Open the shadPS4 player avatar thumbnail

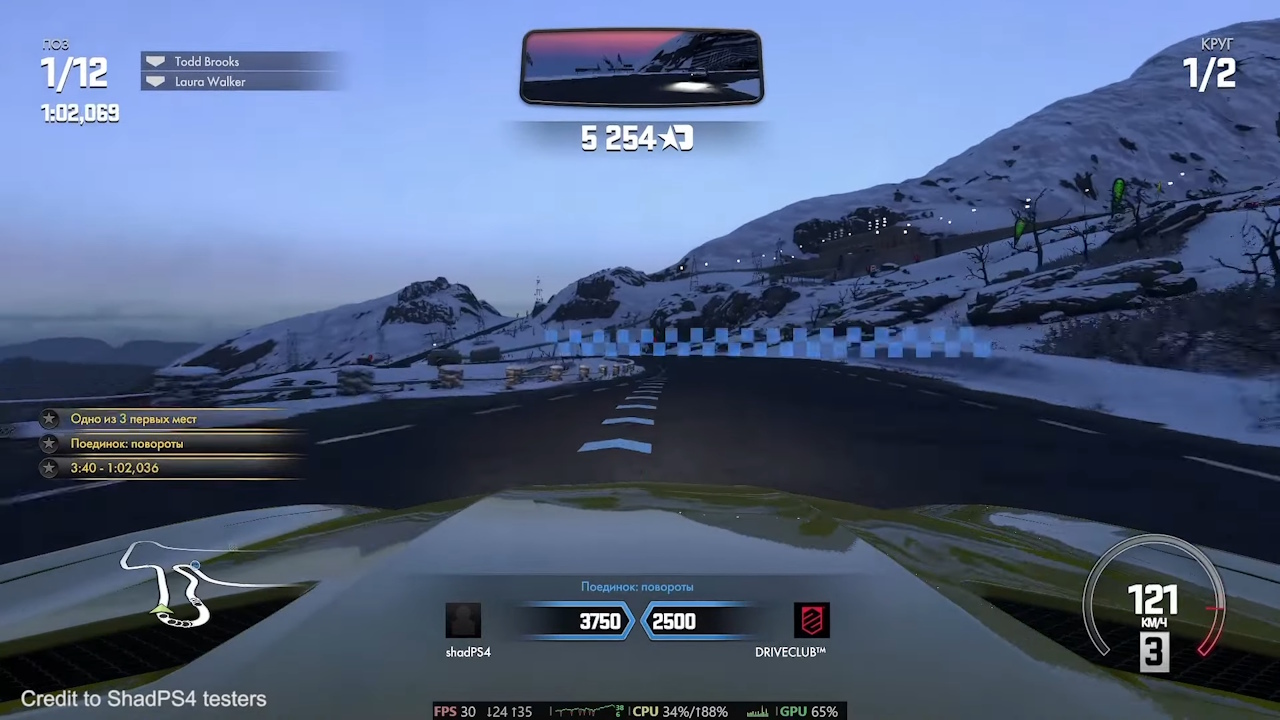[464, 620]
